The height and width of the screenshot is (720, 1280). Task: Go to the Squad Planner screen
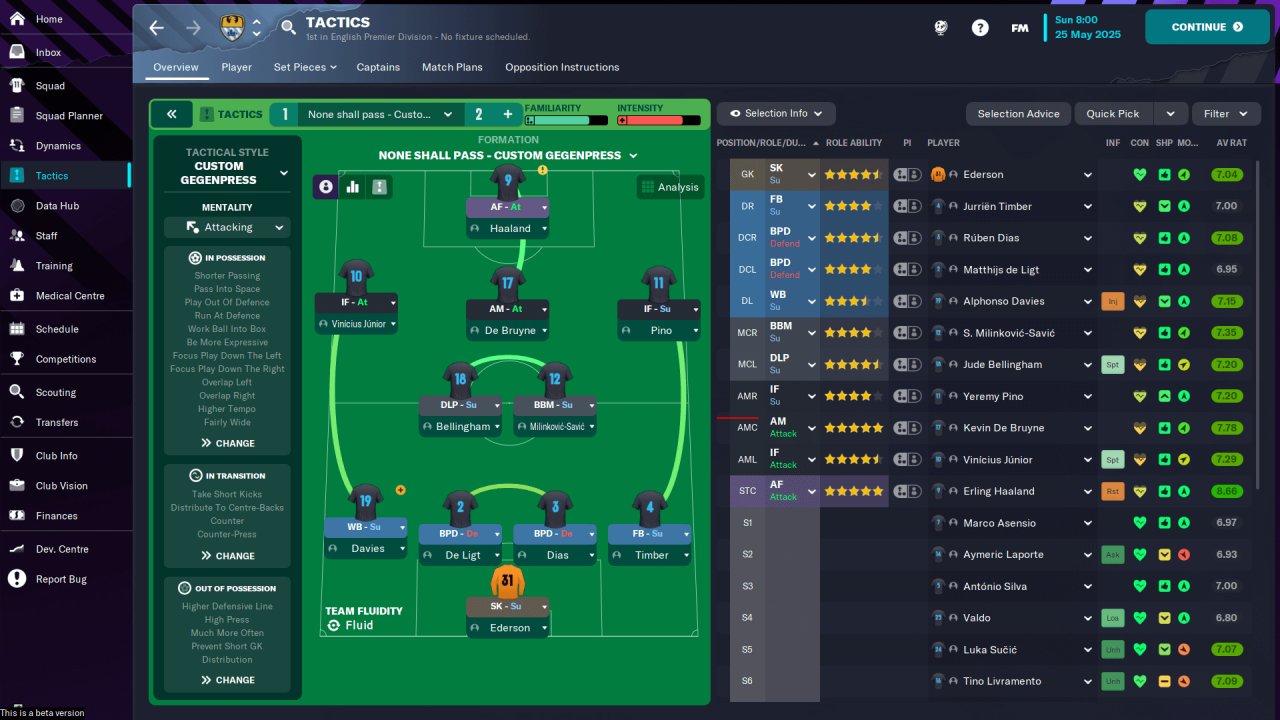(69, 116)
